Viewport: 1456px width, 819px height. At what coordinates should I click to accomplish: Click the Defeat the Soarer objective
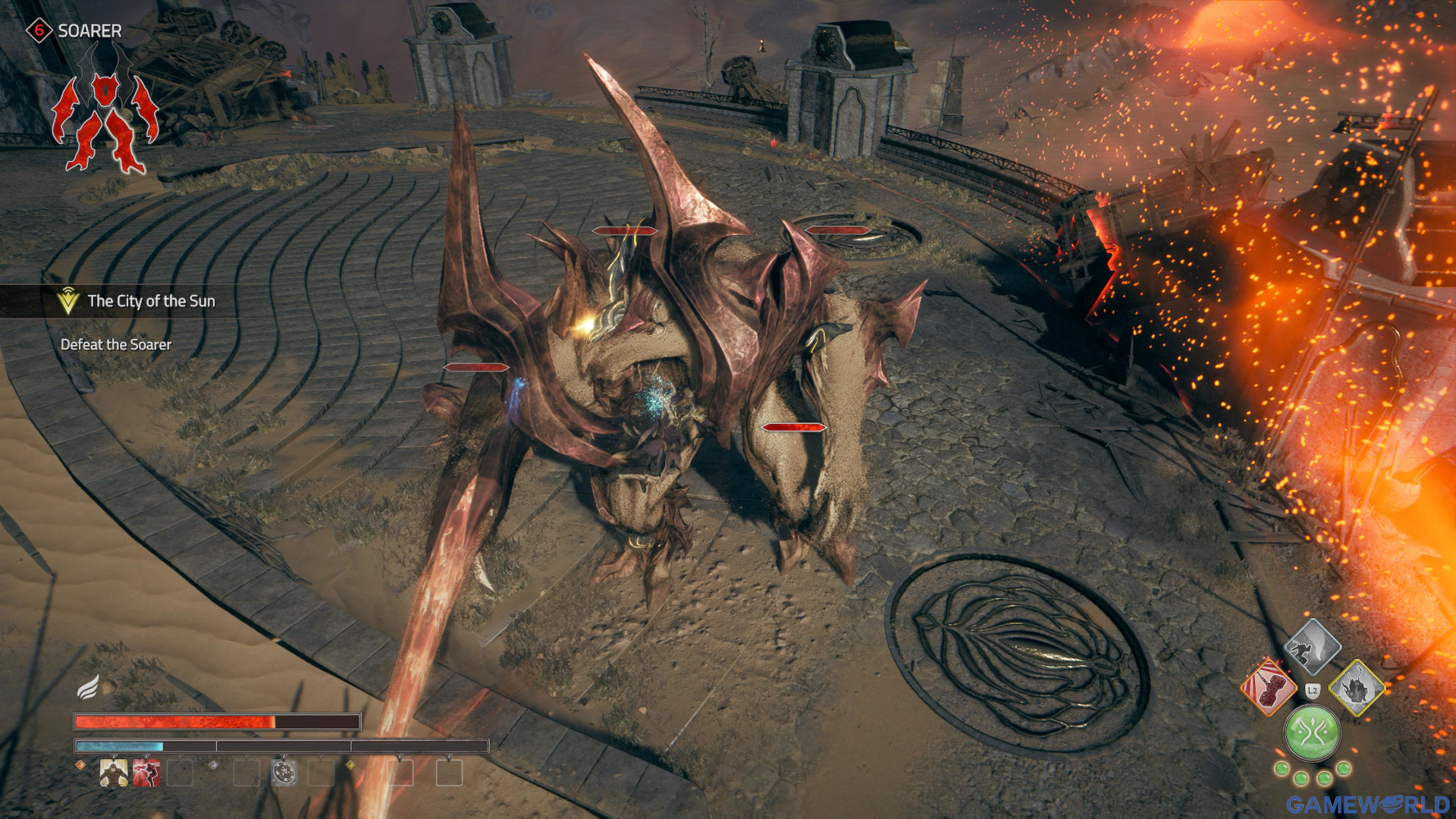[x=116, y=345]
